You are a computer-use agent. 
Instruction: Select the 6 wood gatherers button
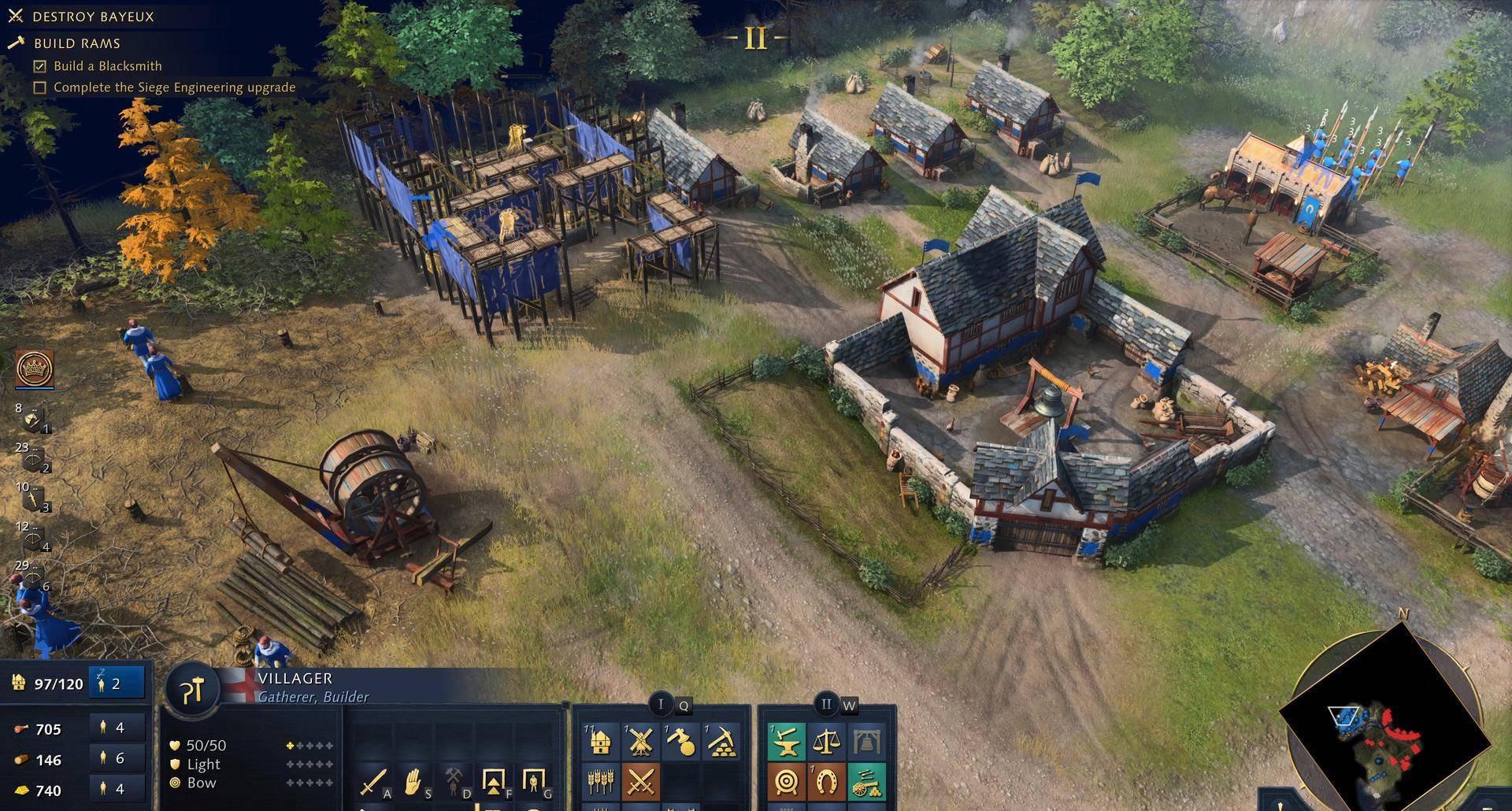point(117,758)
